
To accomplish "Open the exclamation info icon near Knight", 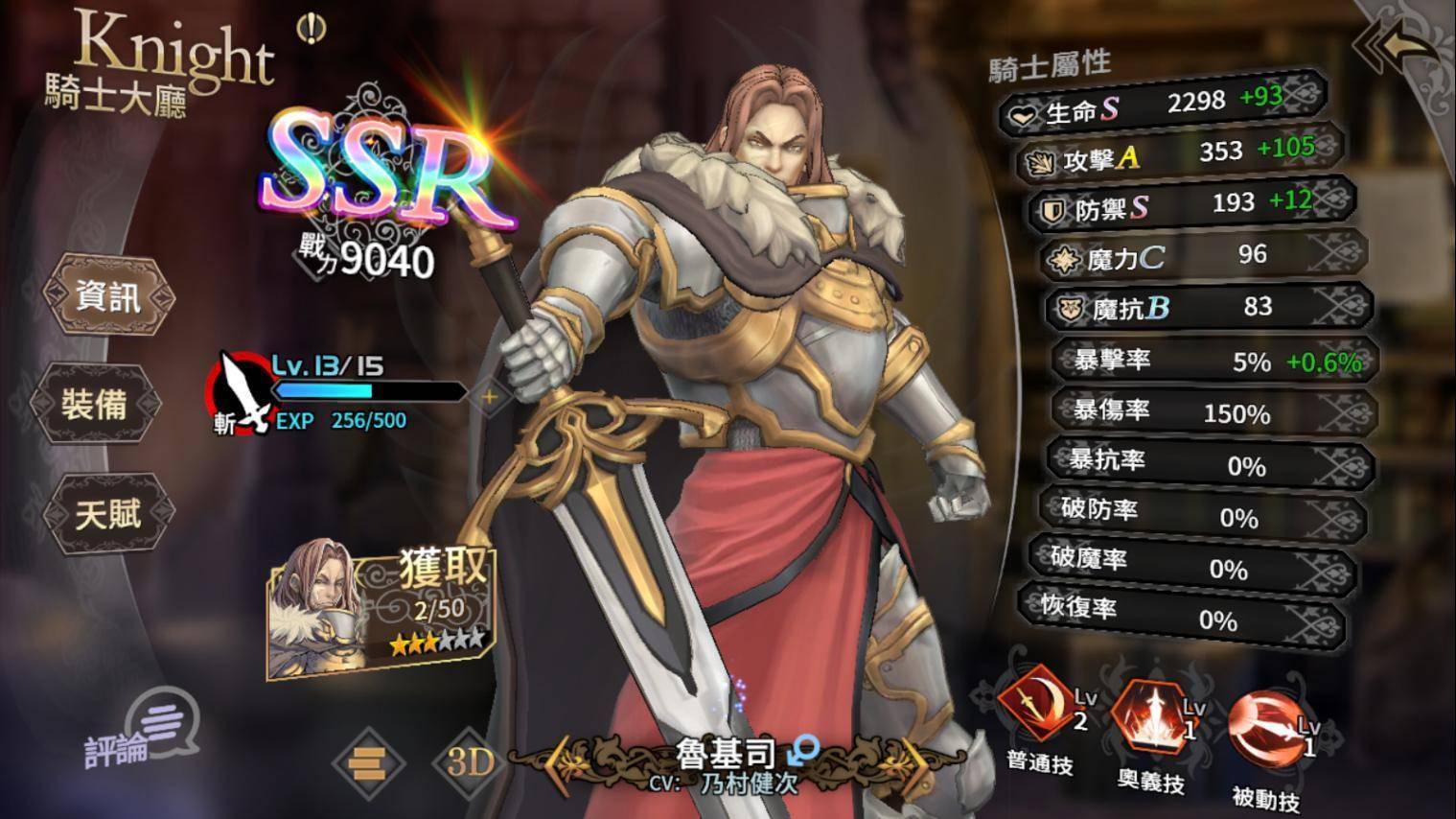I will click(x=311, y=30).
